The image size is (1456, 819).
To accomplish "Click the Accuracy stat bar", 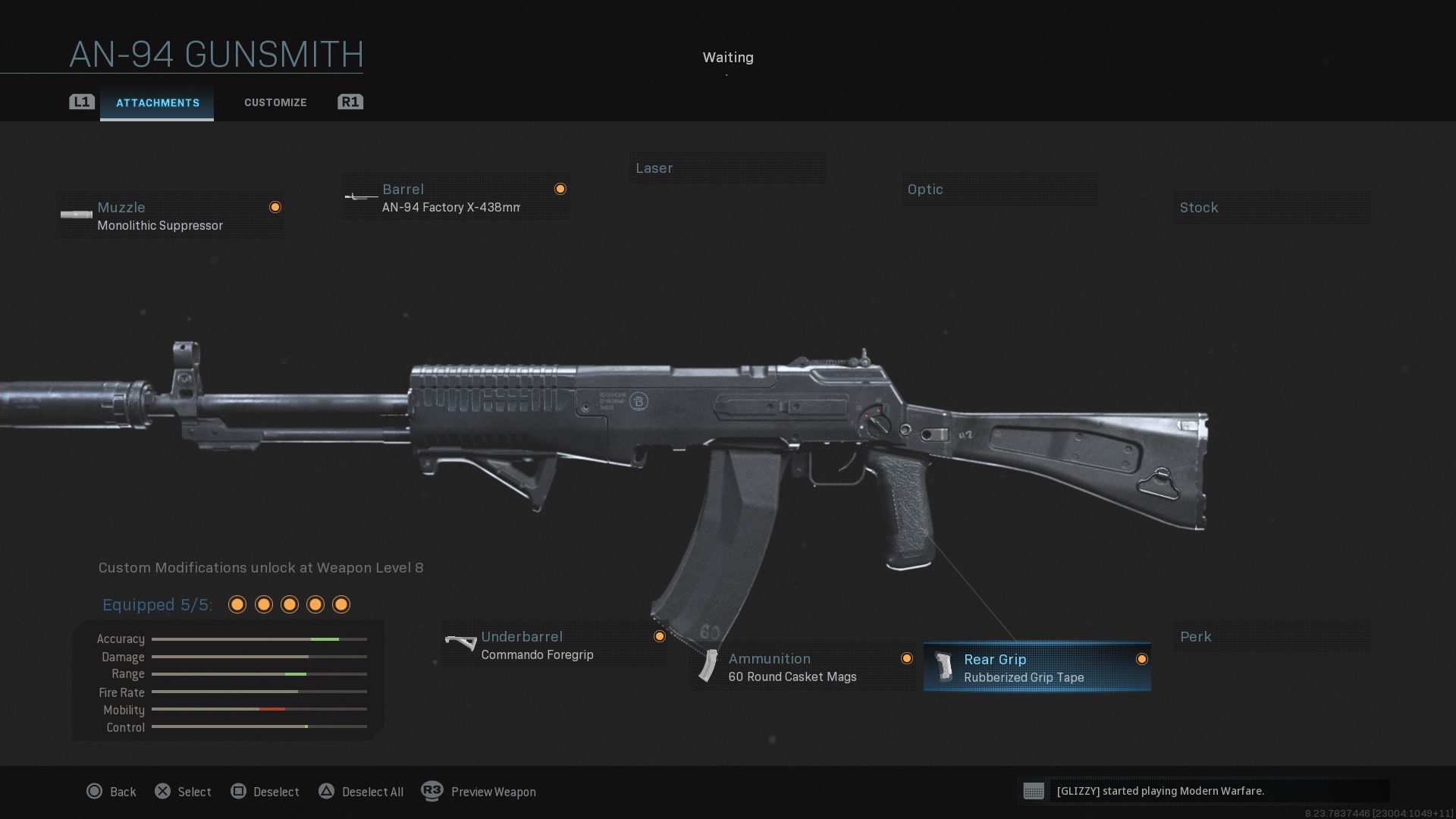I will click(259, 639).
